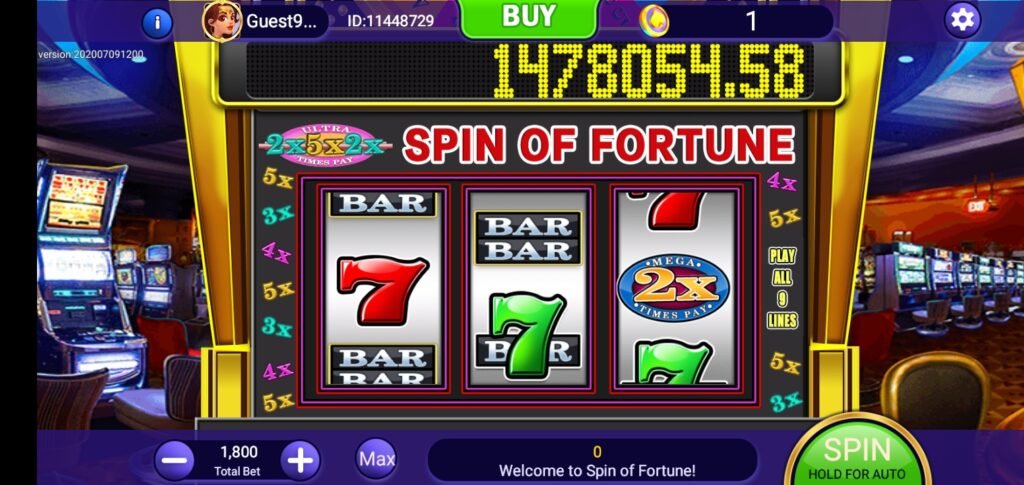Open the settings gear menu
Image resolution: width=1024 pixels, height=485 pixels.
coord(963,19)
